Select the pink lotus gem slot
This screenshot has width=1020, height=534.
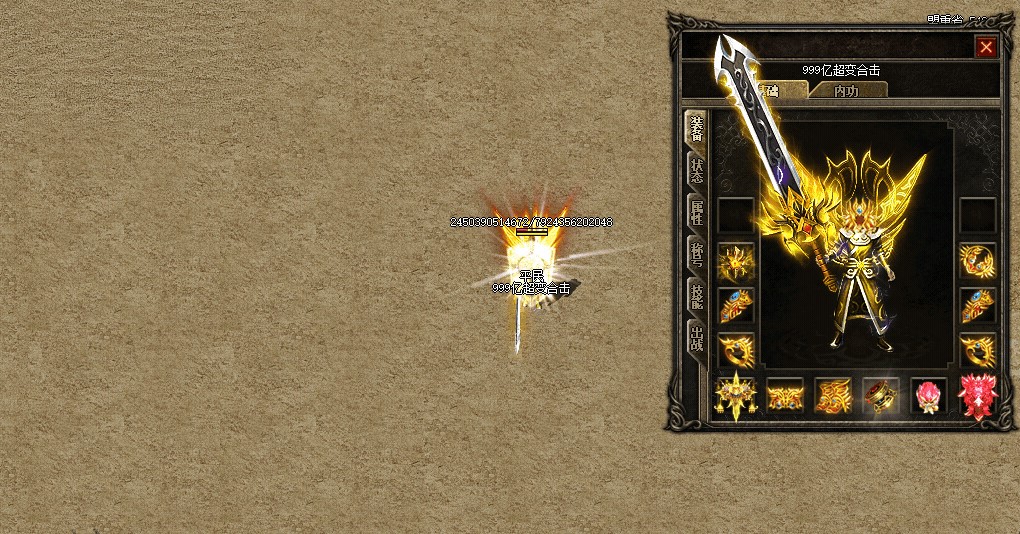pyautogui.click(x=928, y=396)
